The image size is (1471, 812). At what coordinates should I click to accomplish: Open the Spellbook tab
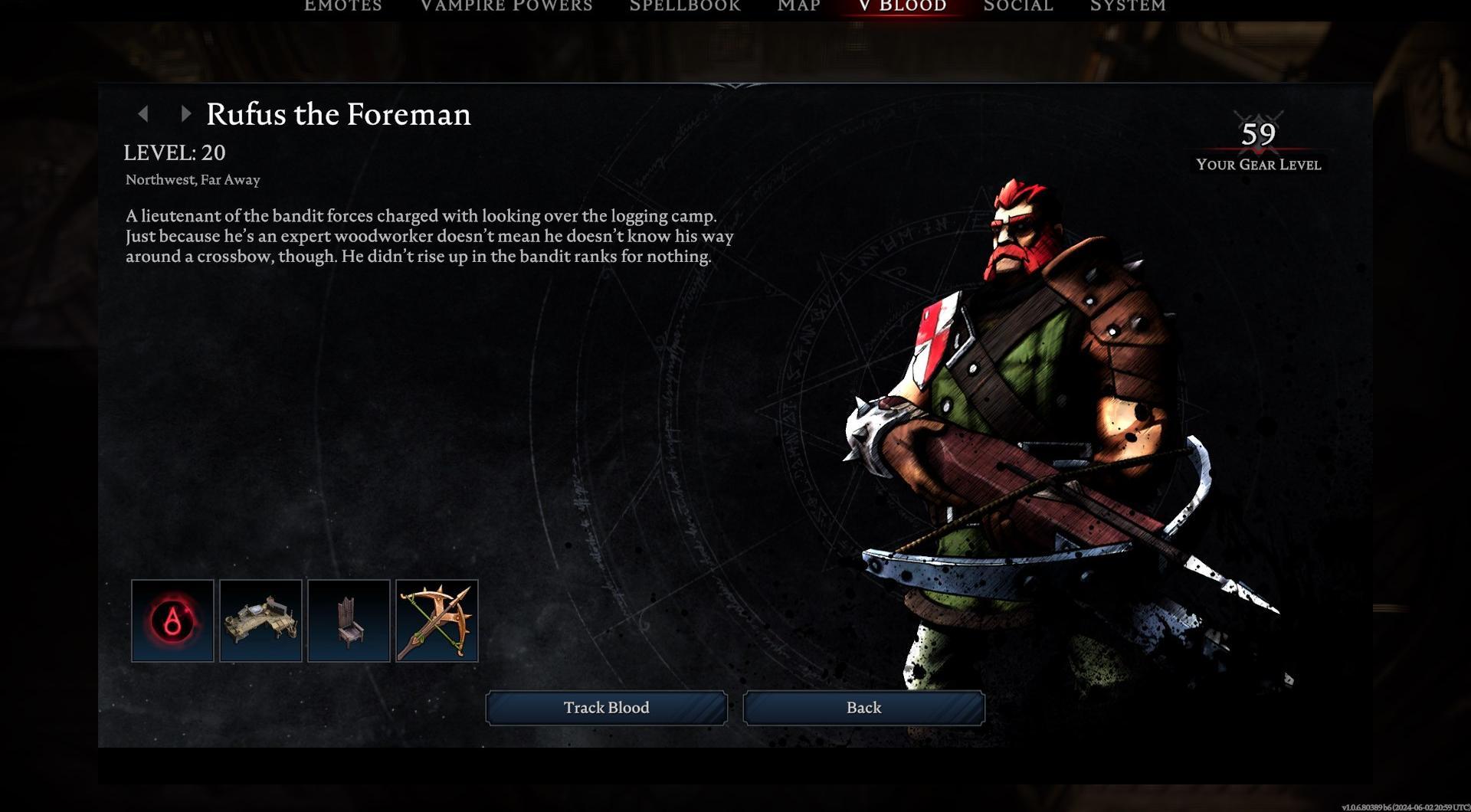point(685,6)
